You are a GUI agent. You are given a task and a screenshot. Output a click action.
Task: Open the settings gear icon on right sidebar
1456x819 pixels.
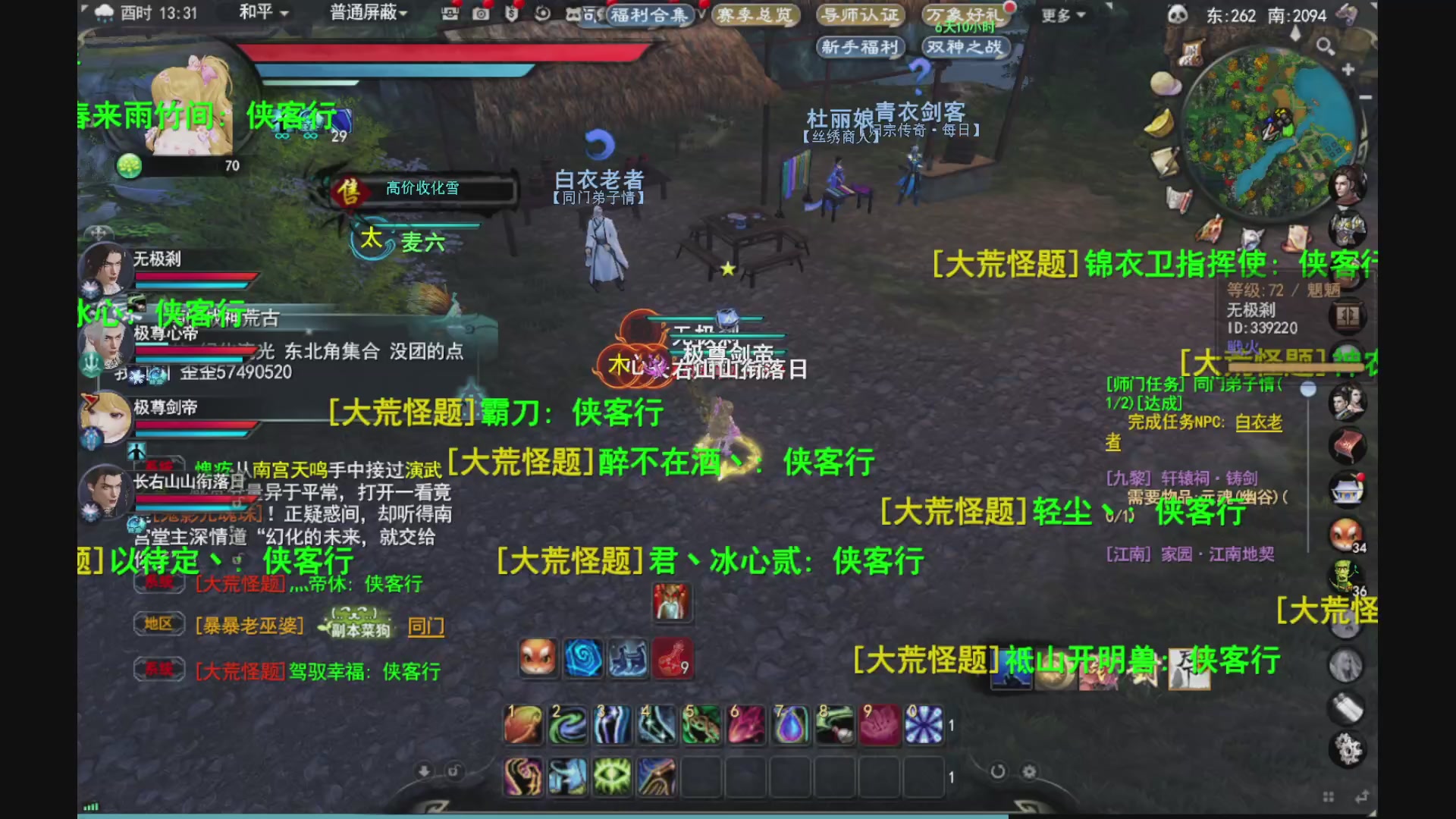1347,748
